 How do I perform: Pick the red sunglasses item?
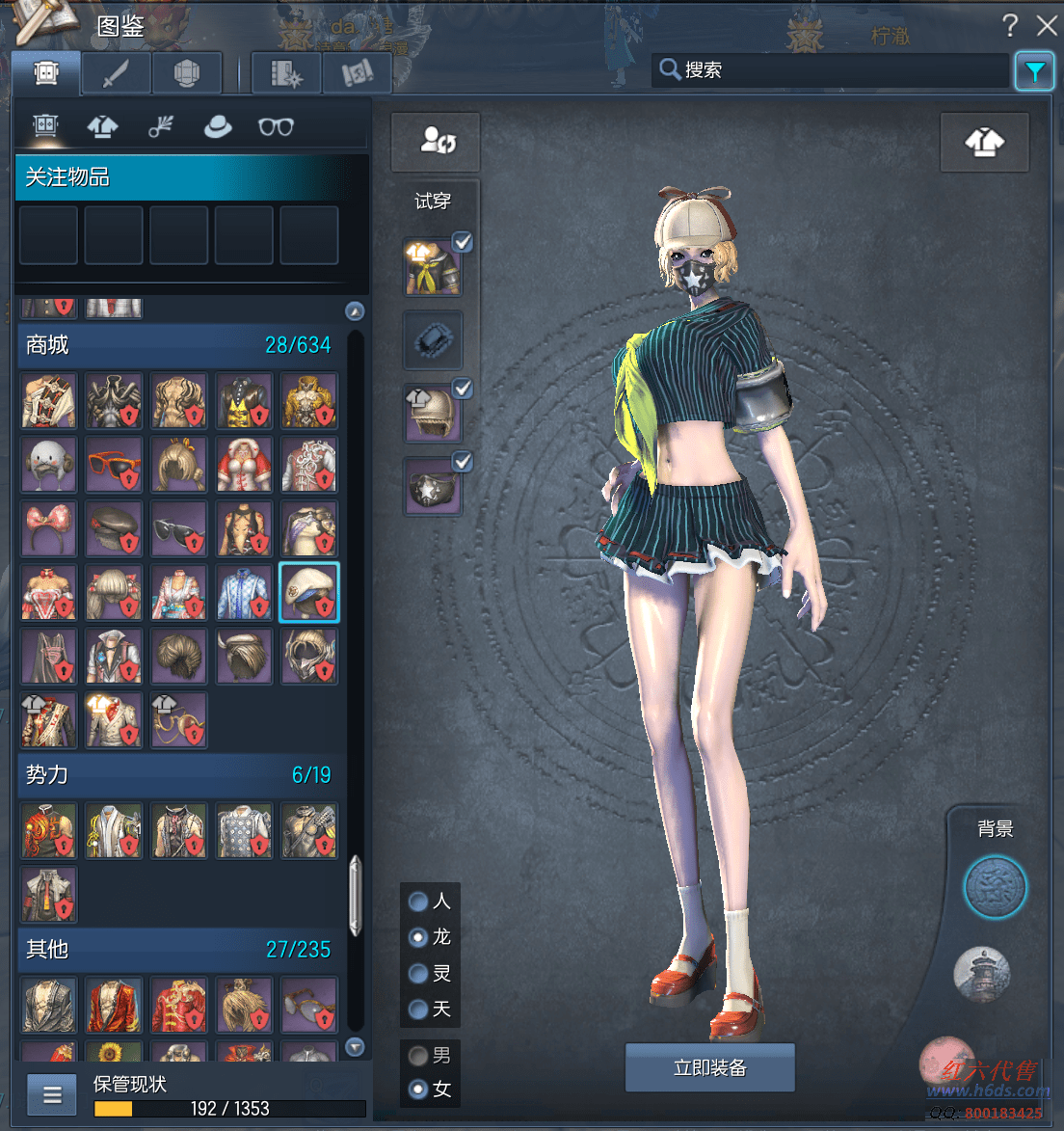114,464
